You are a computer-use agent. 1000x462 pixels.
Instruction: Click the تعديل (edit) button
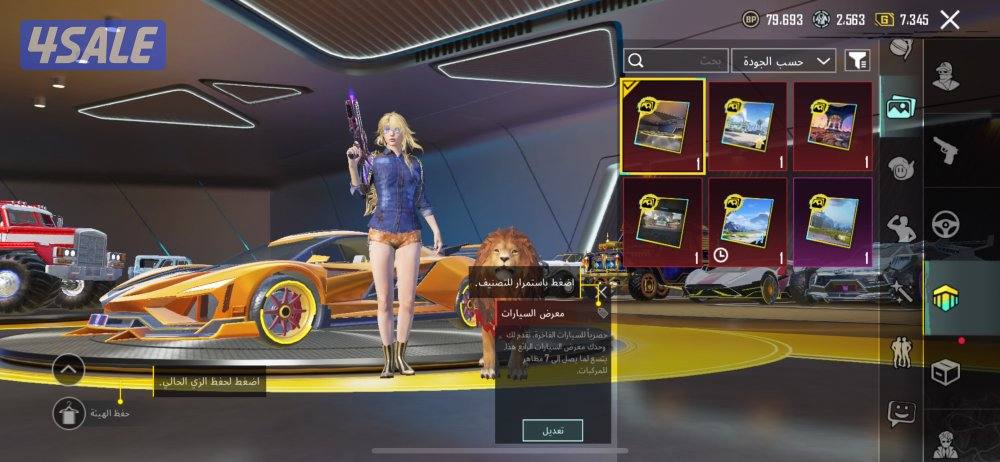click(x=552, y=430)
